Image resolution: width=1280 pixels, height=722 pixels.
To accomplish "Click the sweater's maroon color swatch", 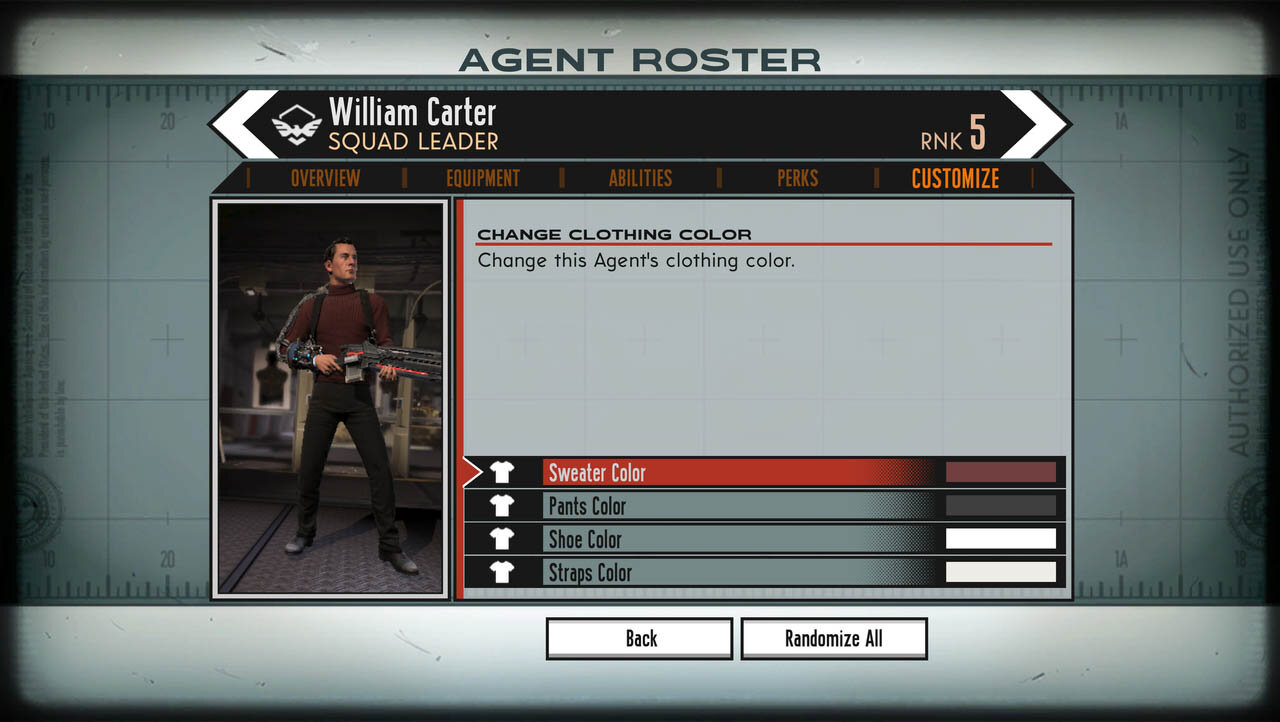I will [x=1000, y=472].
